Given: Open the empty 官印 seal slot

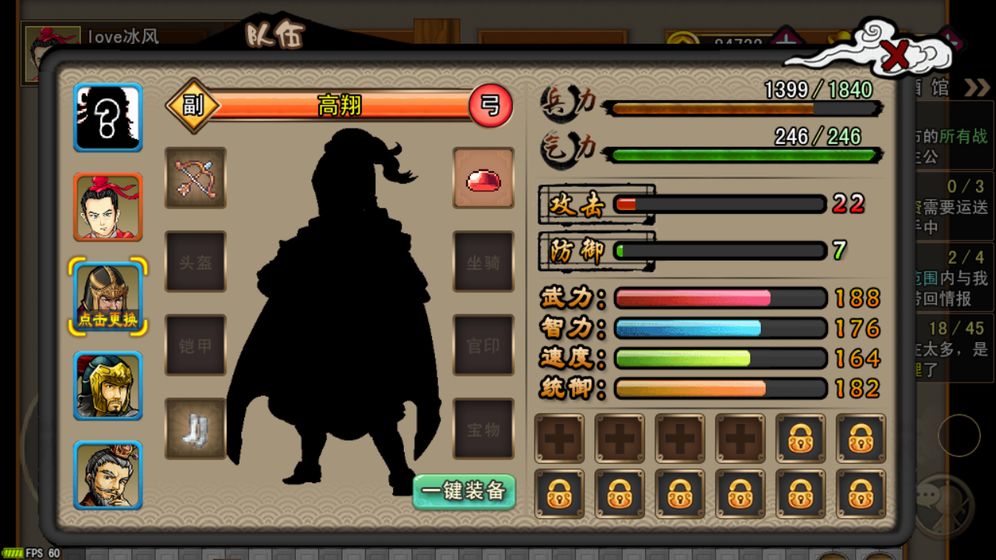Looking at the screenshot, I should [x=483, y=346].
